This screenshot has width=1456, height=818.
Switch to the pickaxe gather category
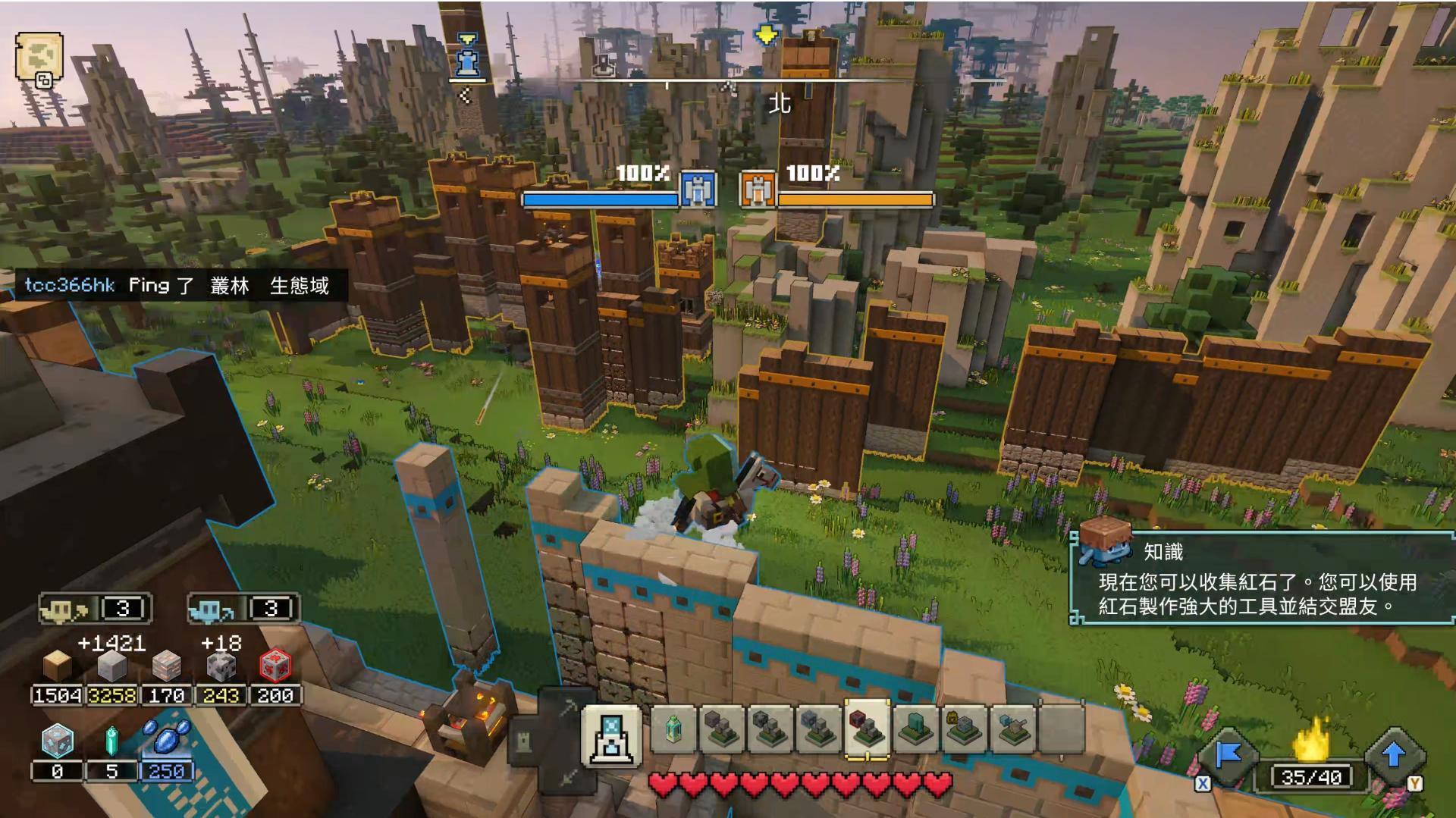pyautogui.click(x=569, y=708)
